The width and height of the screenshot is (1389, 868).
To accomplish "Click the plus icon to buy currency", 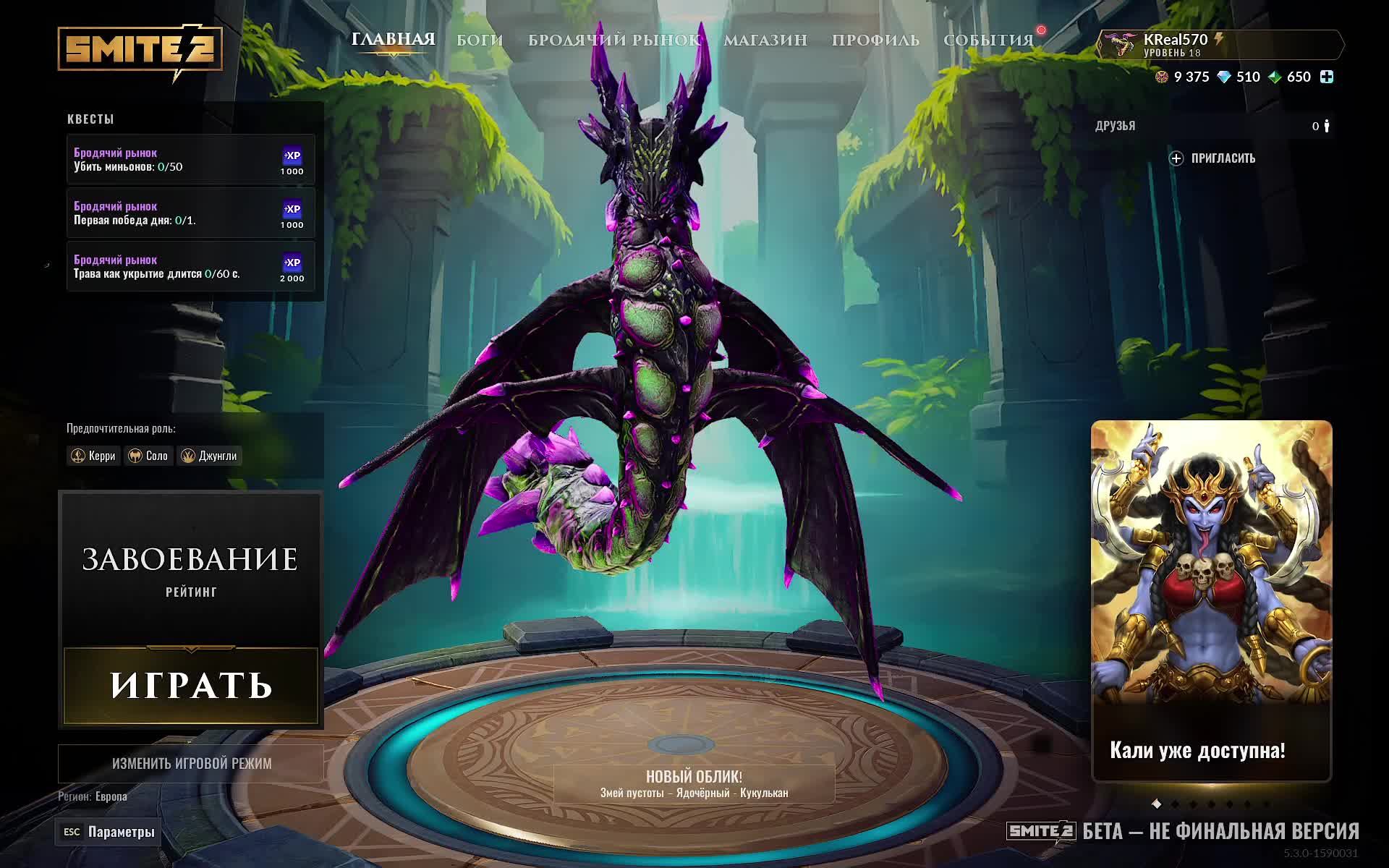I will [x=1326, y=77].
